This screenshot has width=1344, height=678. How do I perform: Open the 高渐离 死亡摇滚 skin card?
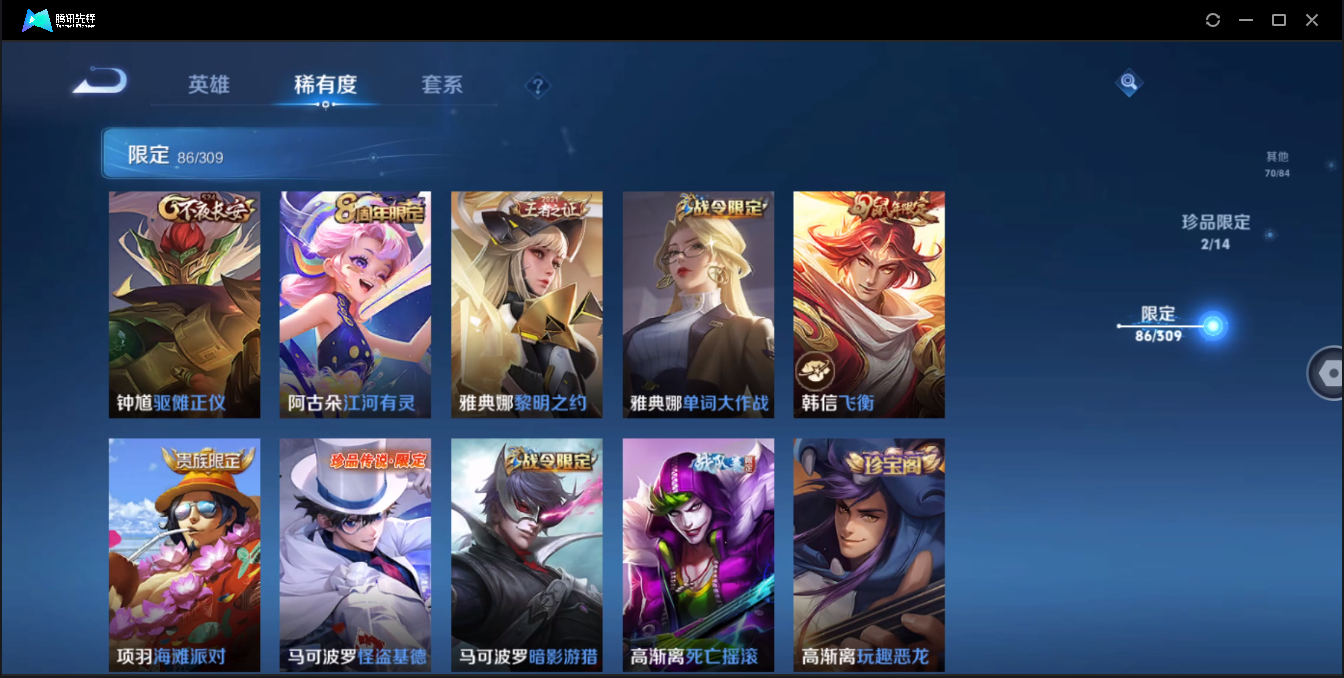[698, 554]
